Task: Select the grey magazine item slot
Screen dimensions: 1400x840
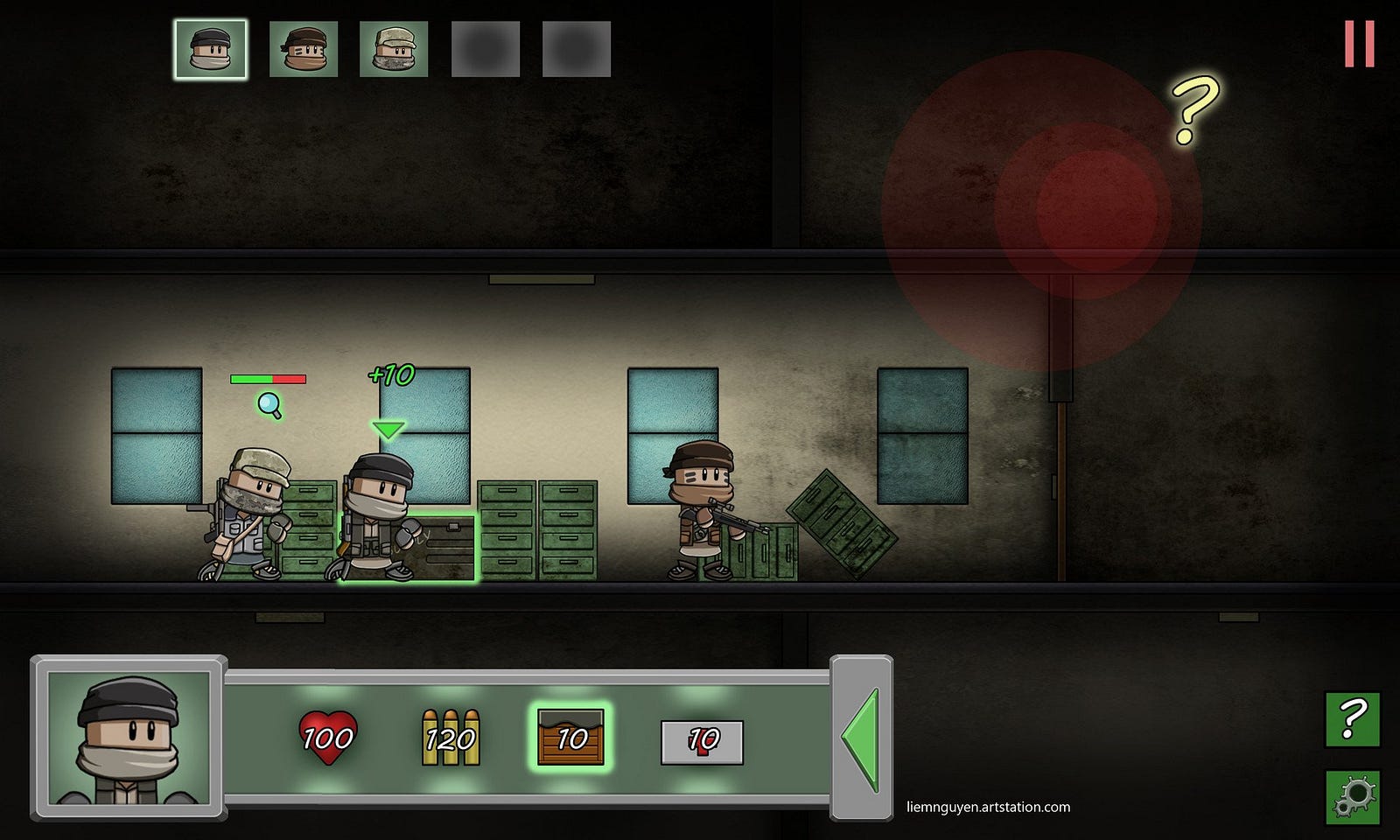Action: [x=702, y=742]
